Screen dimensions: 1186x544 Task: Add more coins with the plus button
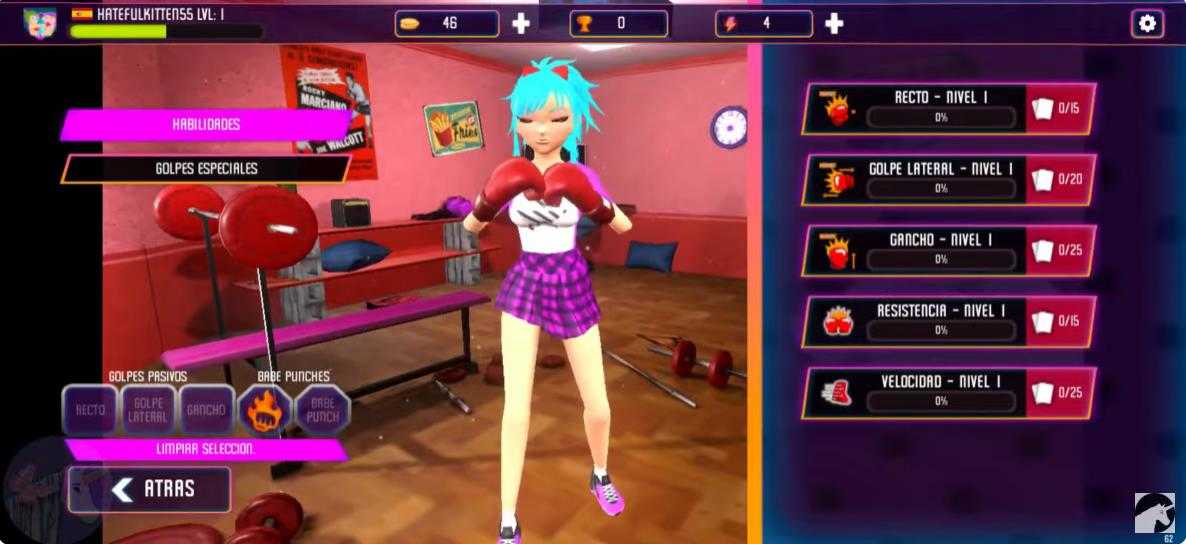click(x=521, y=23)
